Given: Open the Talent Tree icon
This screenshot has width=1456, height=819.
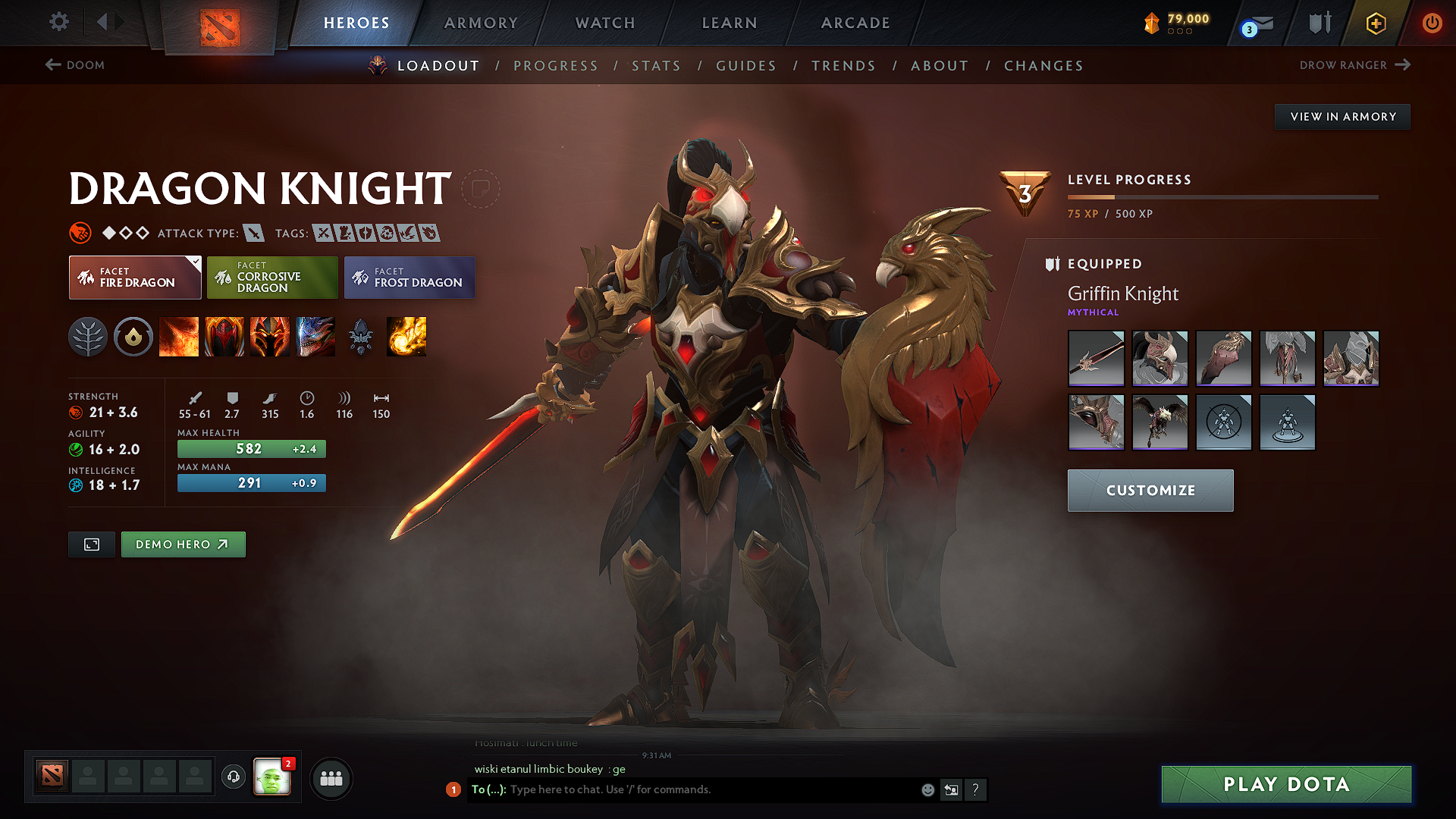Looking at the screenshot, I should pos(89,337).
